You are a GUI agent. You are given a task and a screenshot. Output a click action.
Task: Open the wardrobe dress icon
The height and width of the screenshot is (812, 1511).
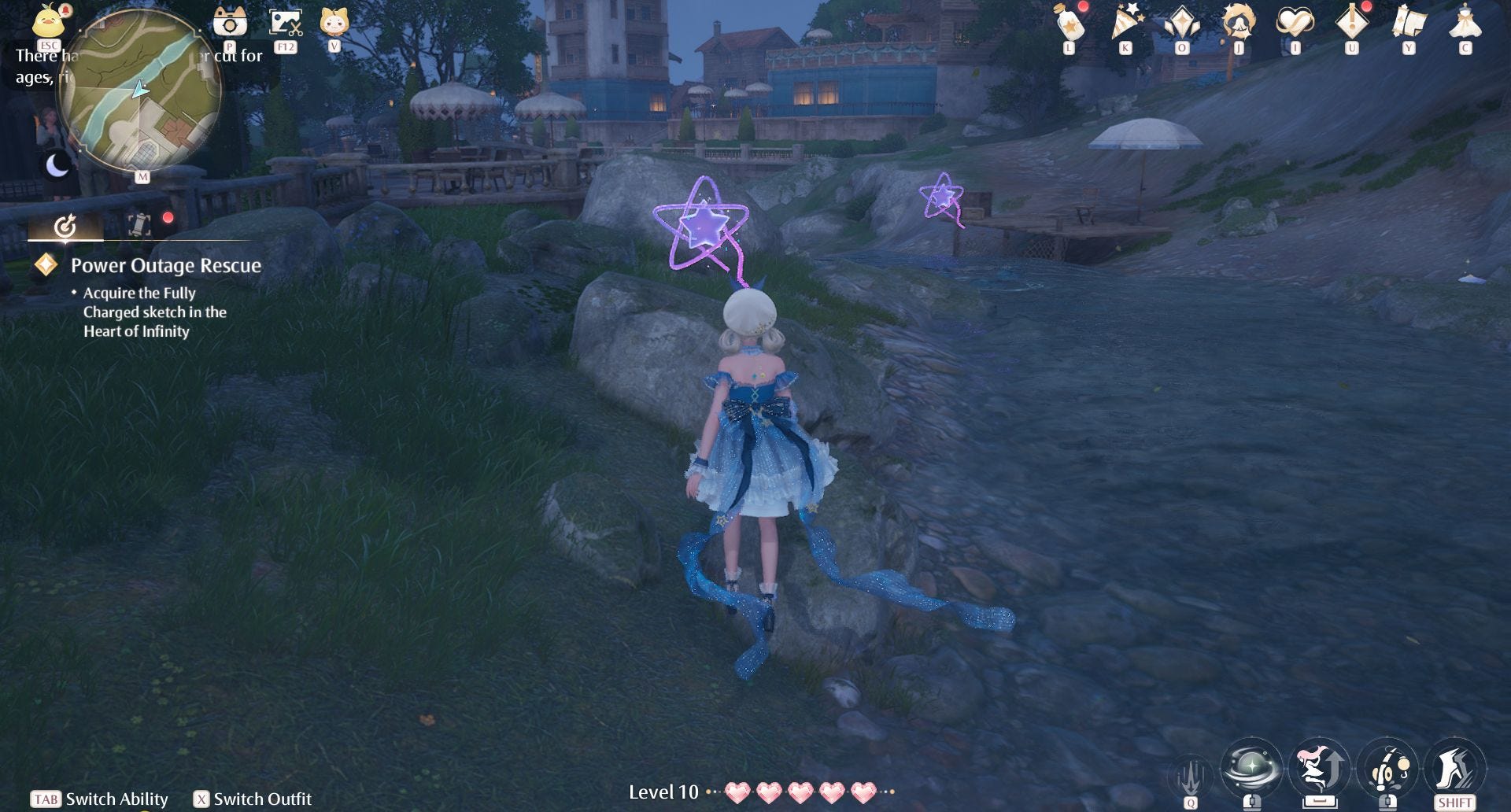click(x=1465, y=22)
